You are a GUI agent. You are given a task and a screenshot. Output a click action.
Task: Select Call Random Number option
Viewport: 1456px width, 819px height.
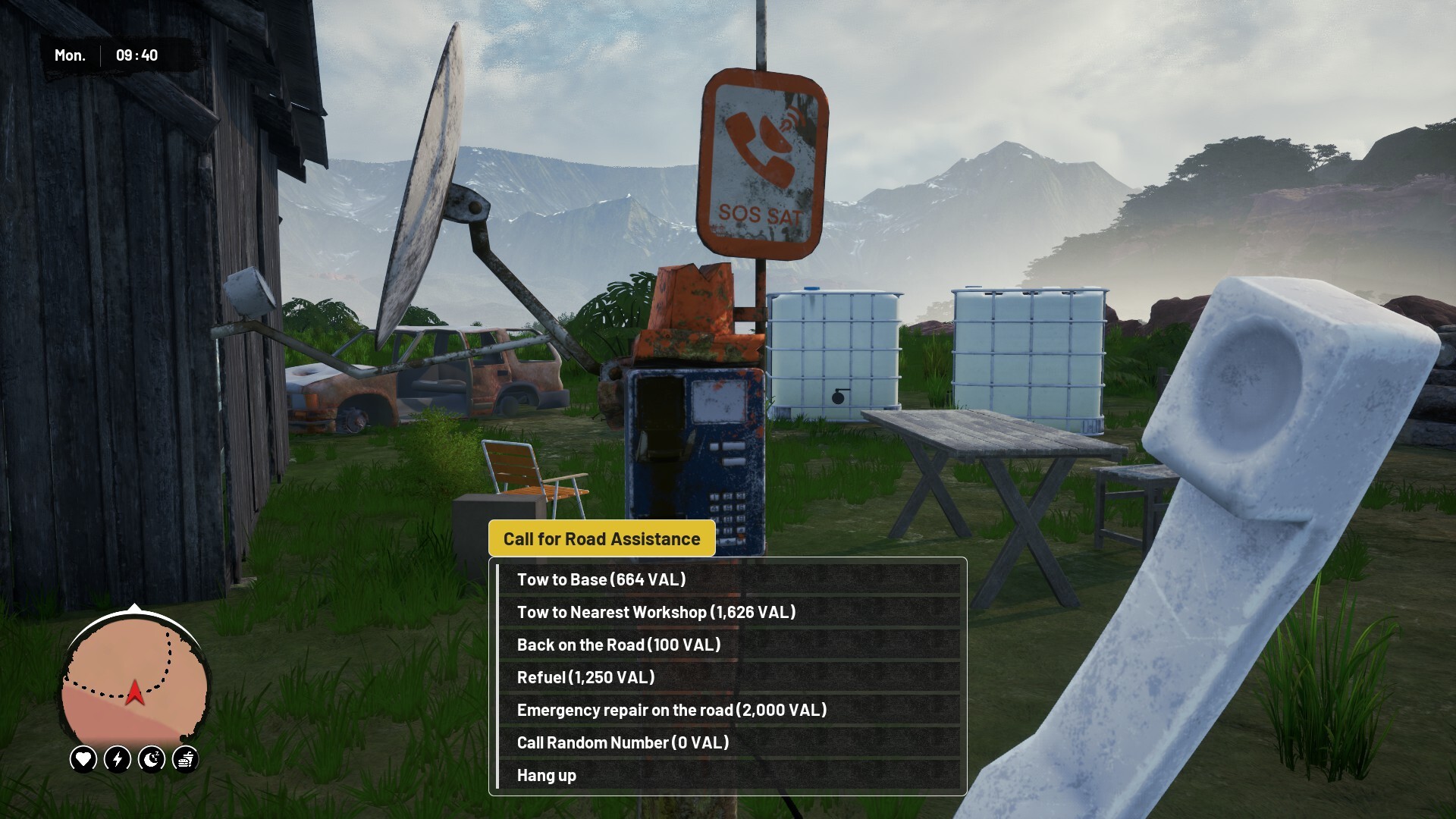623,742
